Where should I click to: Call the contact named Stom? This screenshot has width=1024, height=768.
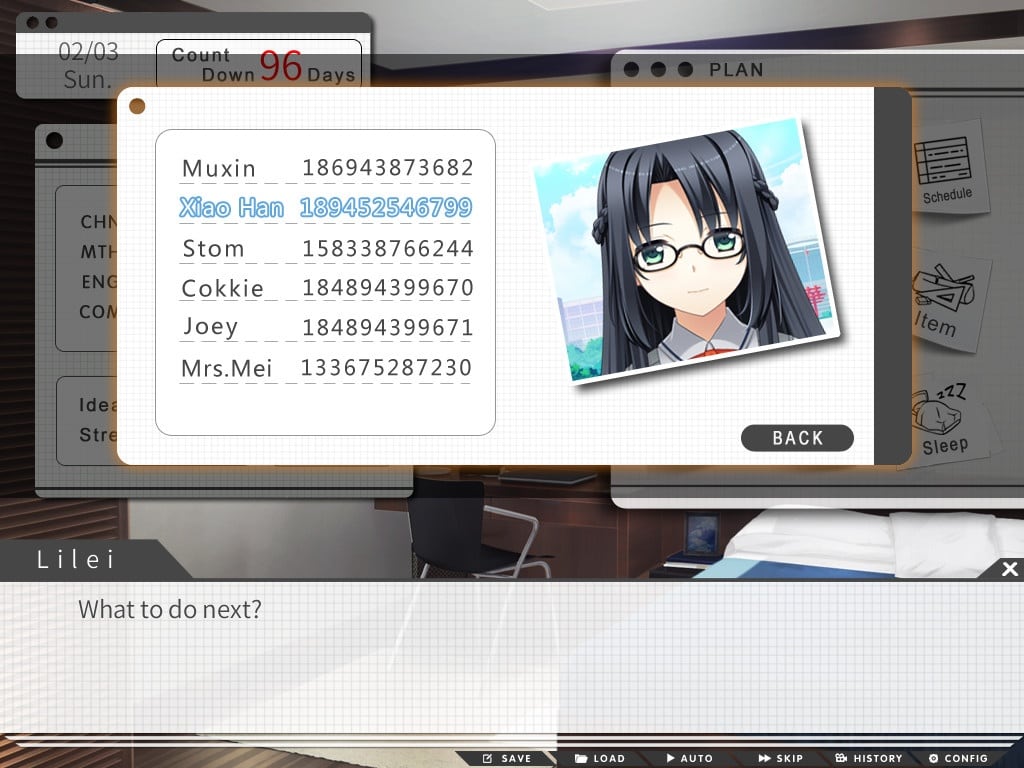click(x=326, y=248)
